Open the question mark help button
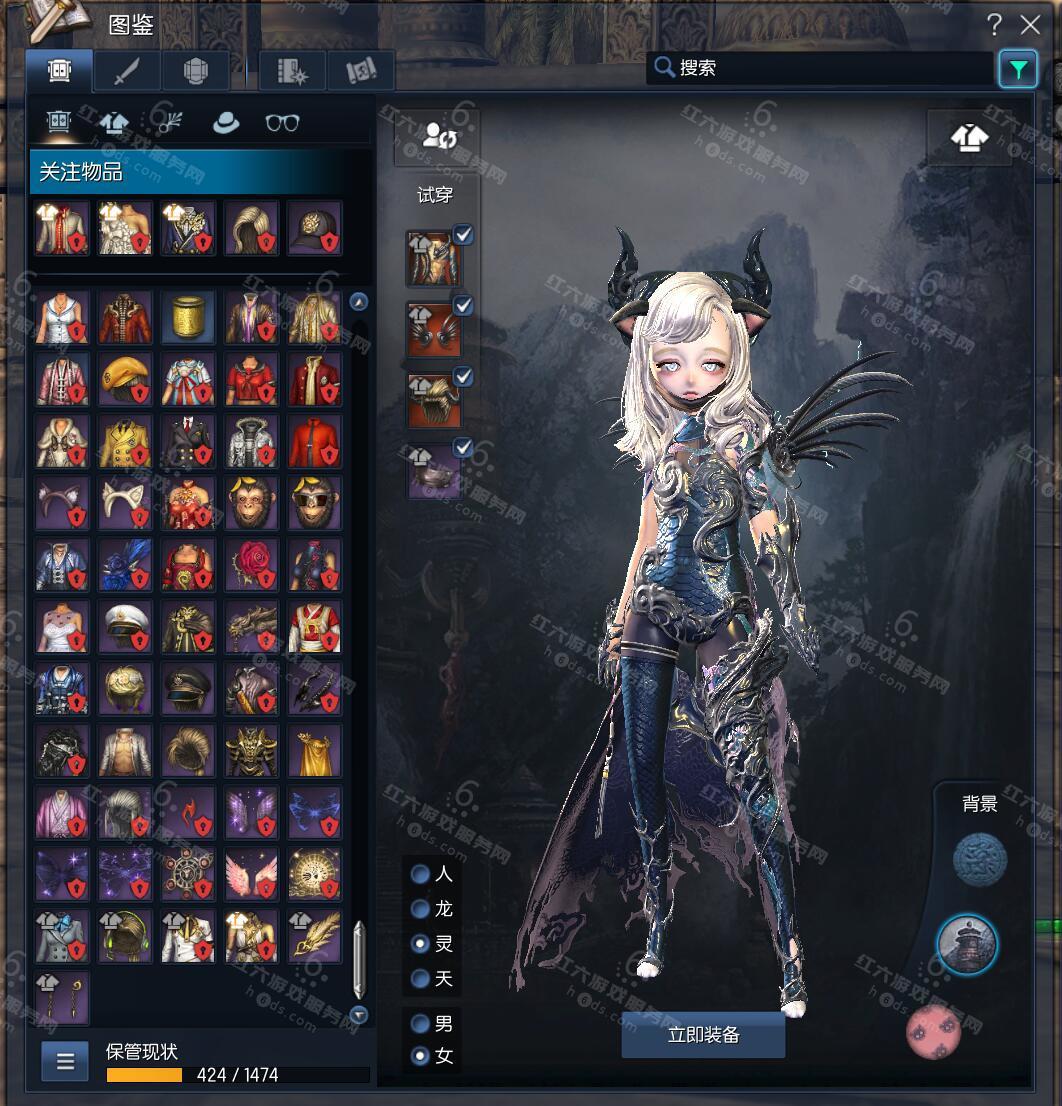Screen dimensions: 1062x1106 [x=994, y=25]
